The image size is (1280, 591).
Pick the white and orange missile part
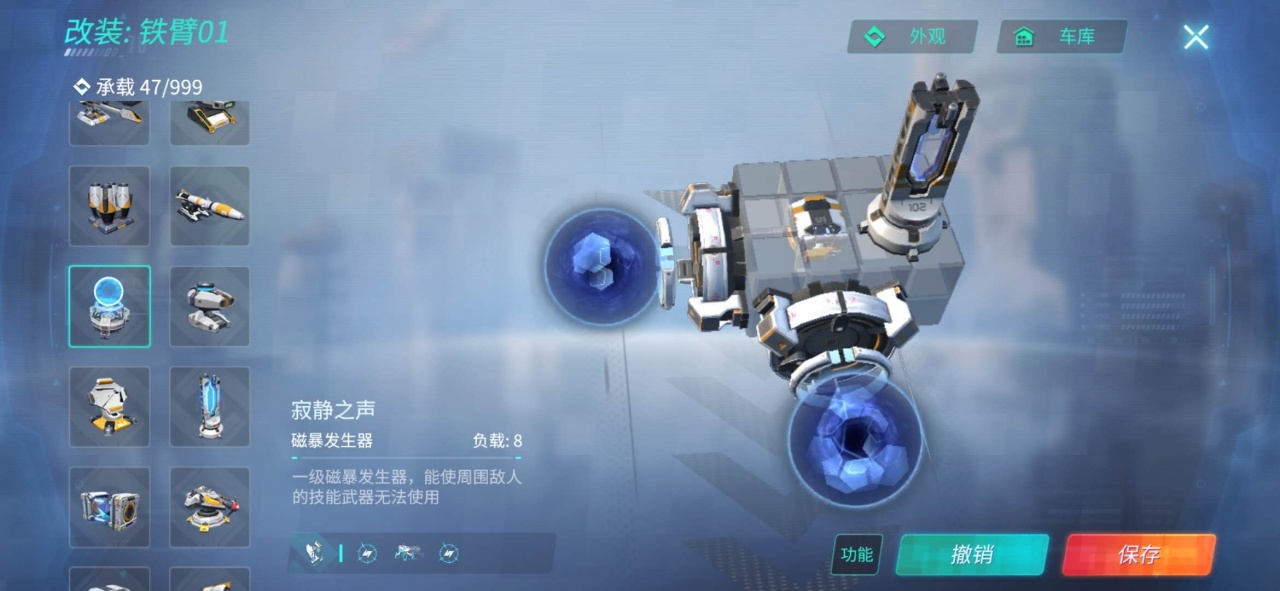[210, 206]
